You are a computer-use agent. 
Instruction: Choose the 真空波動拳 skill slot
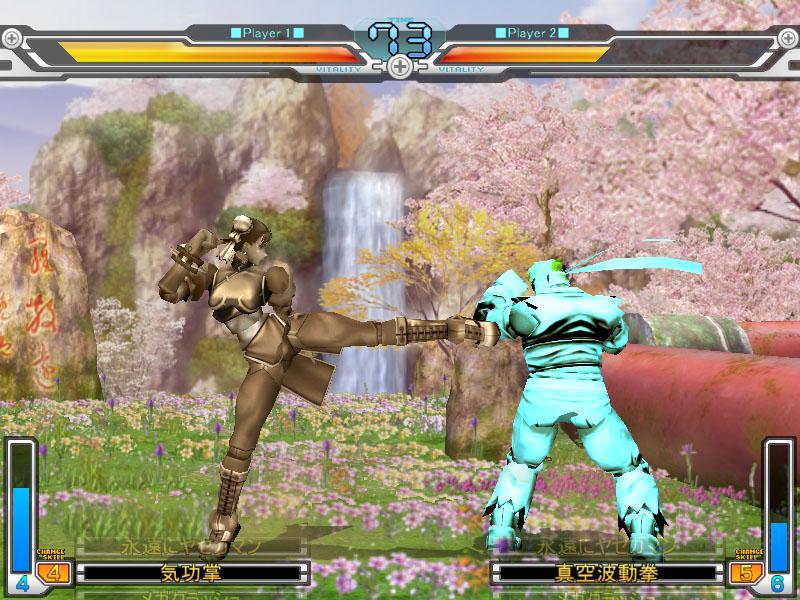click(607, 574)
